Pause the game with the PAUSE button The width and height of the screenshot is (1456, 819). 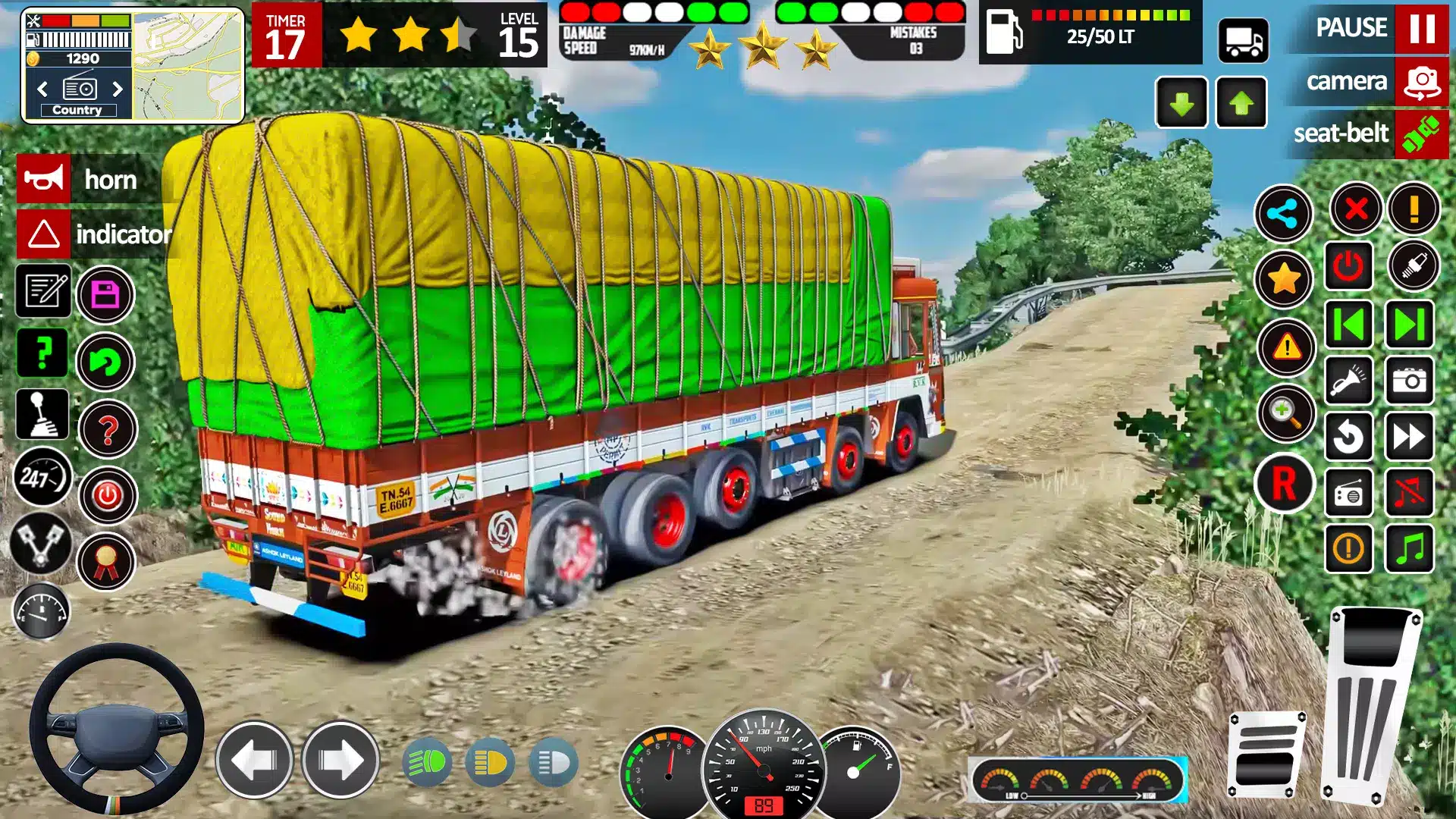point(1420,28)
